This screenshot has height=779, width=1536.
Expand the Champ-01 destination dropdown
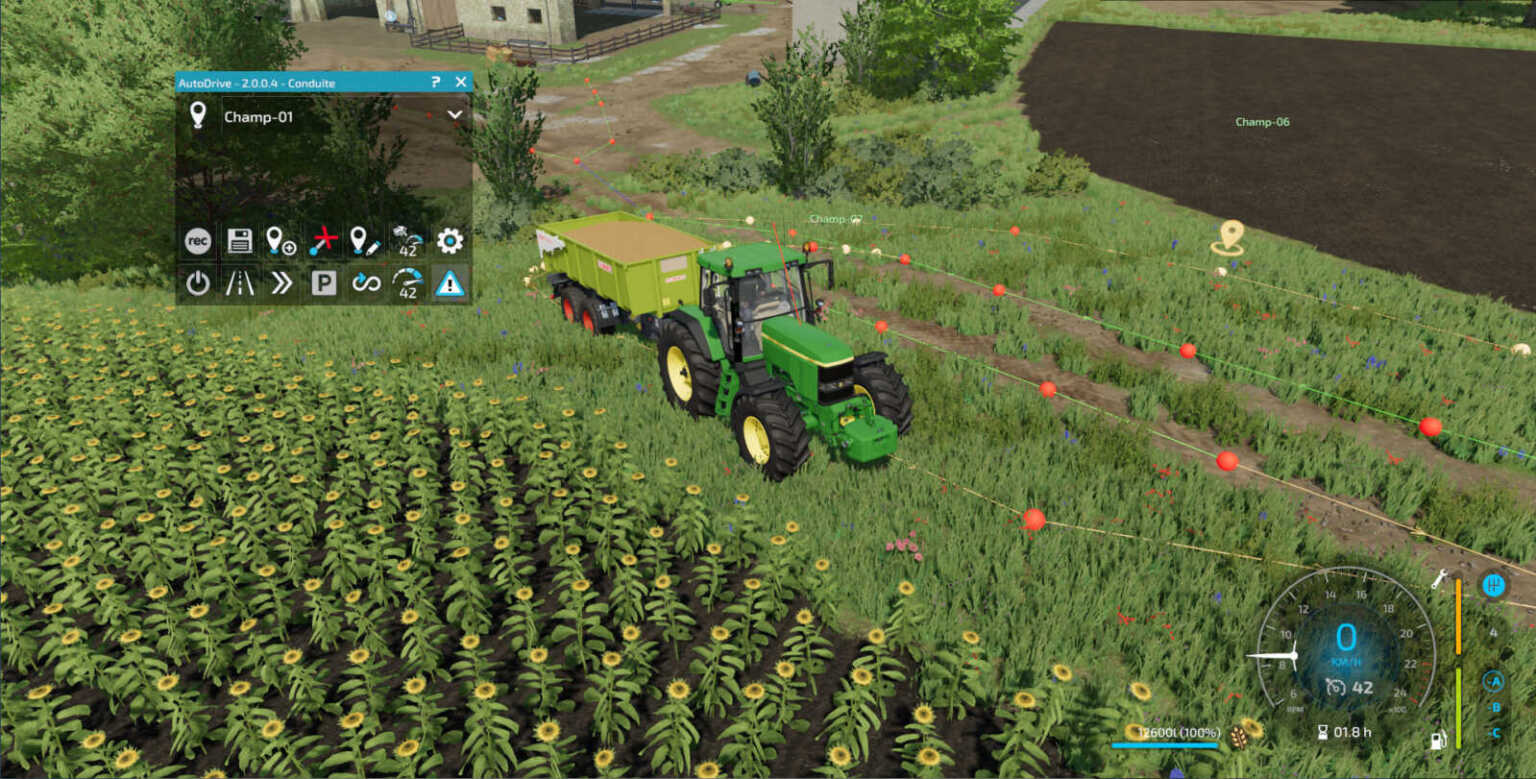click(455, 115)
